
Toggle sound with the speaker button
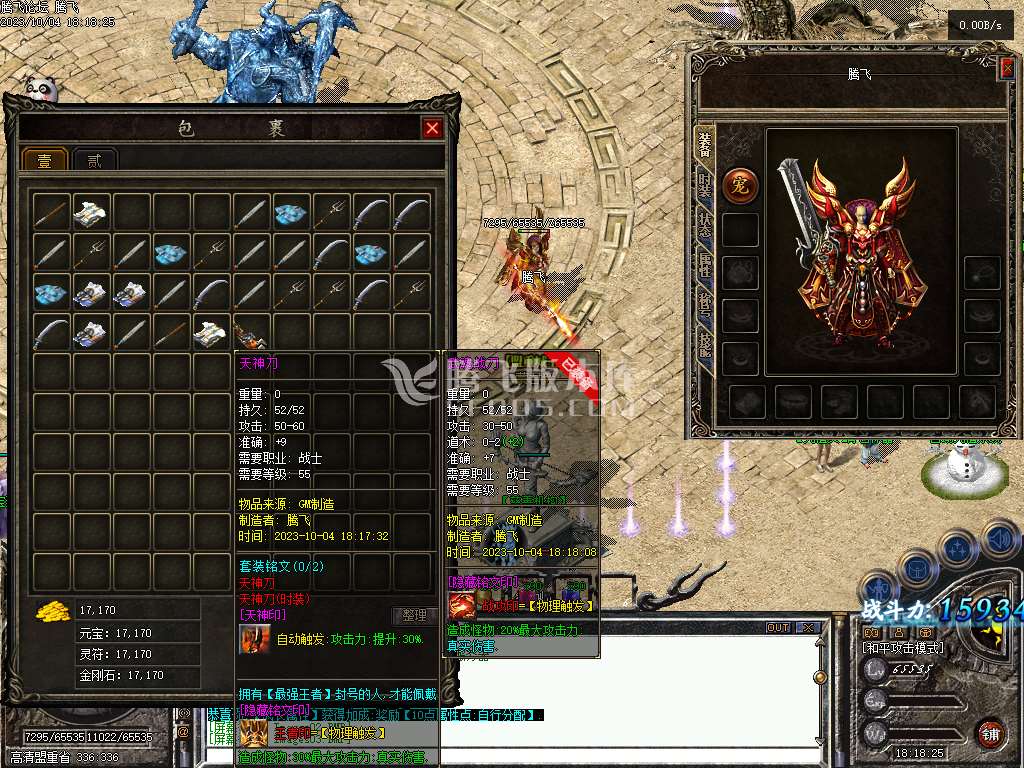[x=998, y=540]
